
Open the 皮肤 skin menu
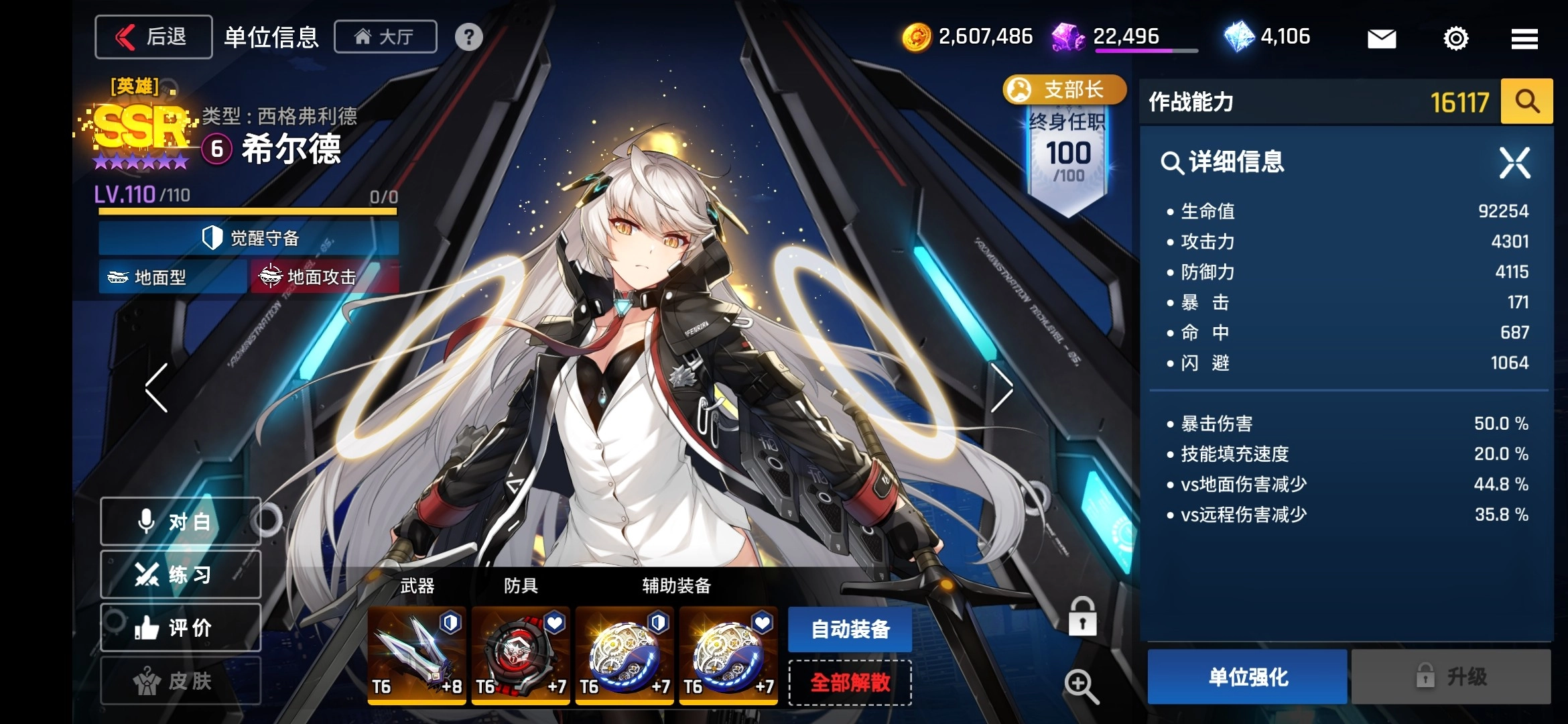(x=180, y=681)
